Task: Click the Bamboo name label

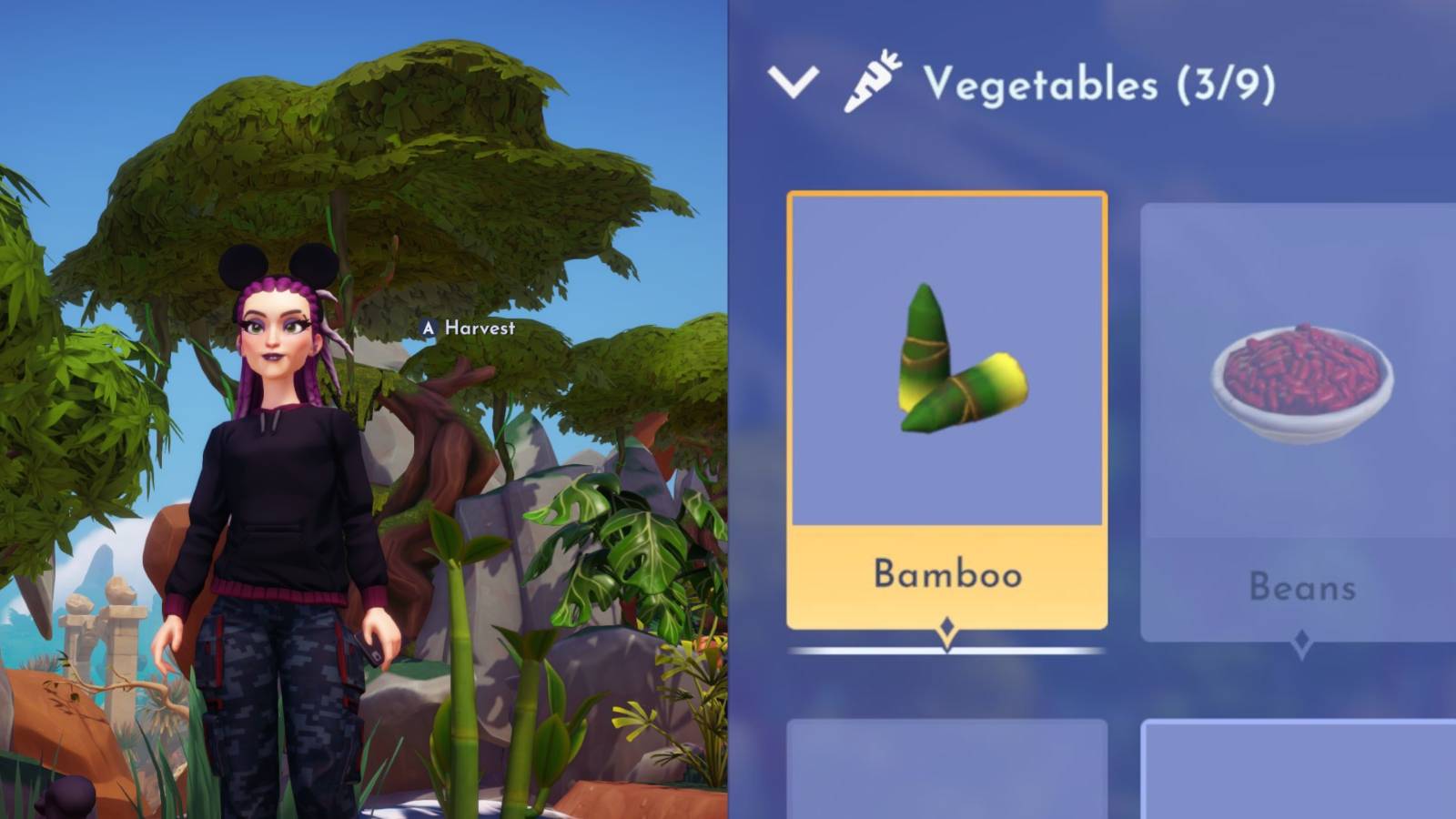Action: coord(948,574)
